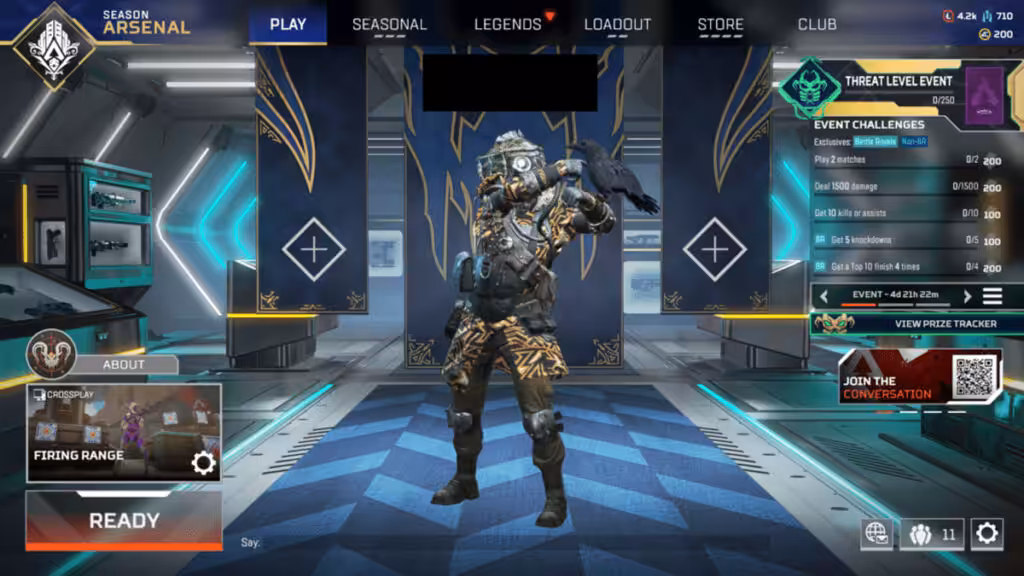
Task: Switch to the Play tab
Action: click(288, 24)
